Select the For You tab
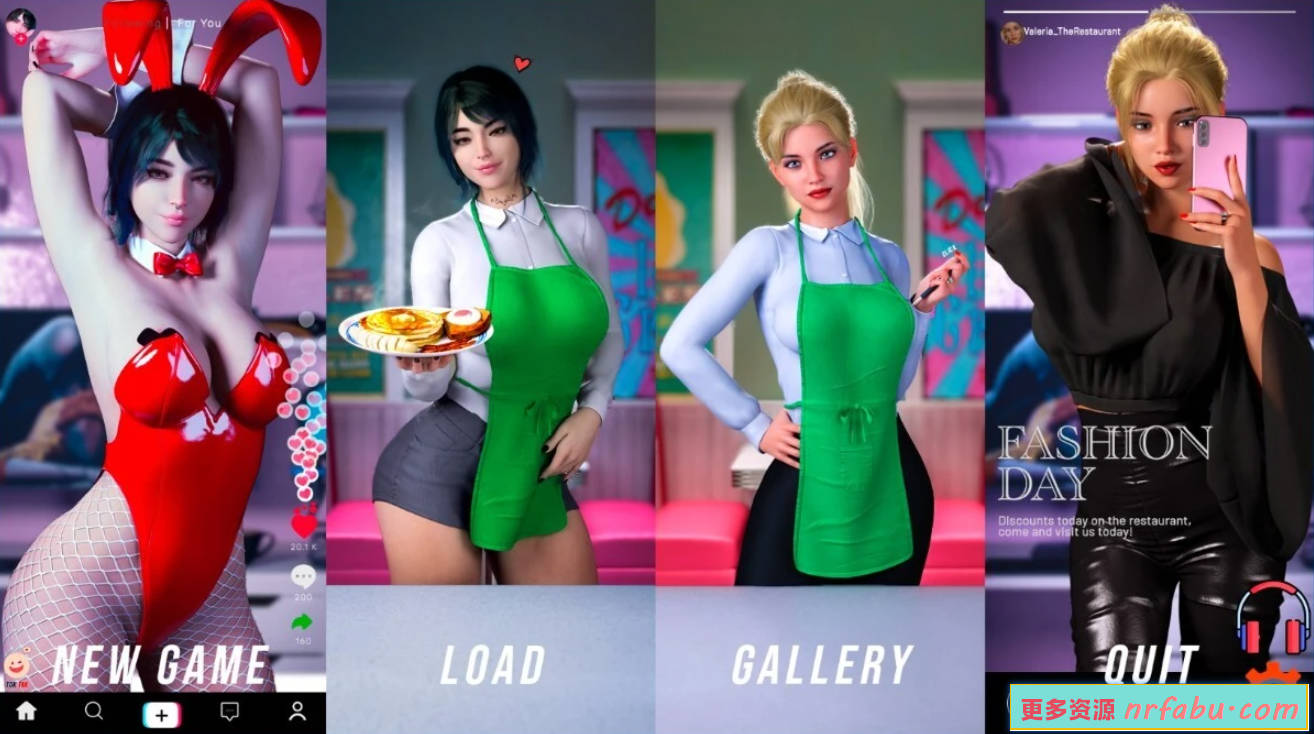 click(x=198, y=23)
